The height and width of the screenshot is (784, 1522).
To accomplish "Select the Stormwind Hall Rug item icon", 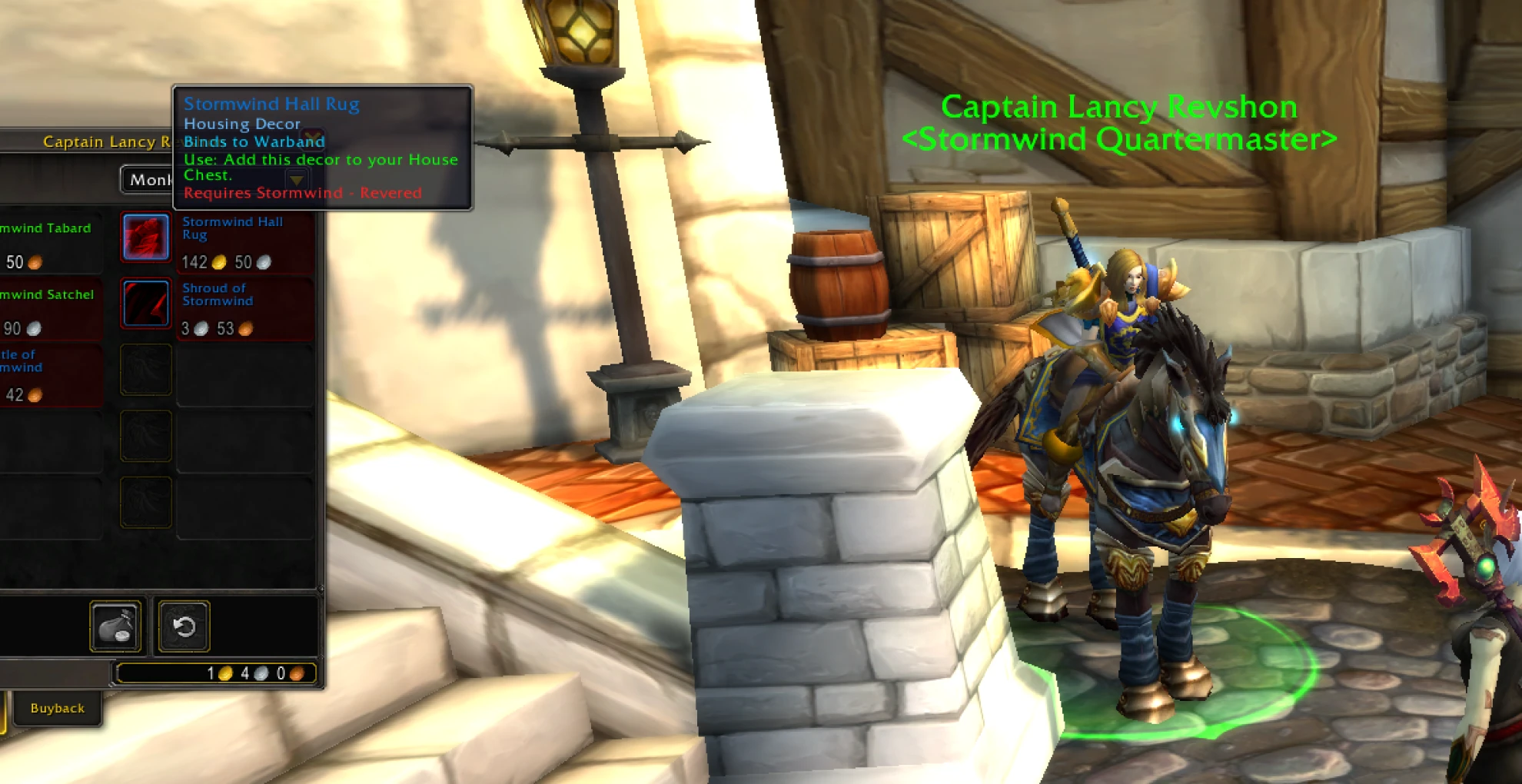I will (x=146, y=237).
